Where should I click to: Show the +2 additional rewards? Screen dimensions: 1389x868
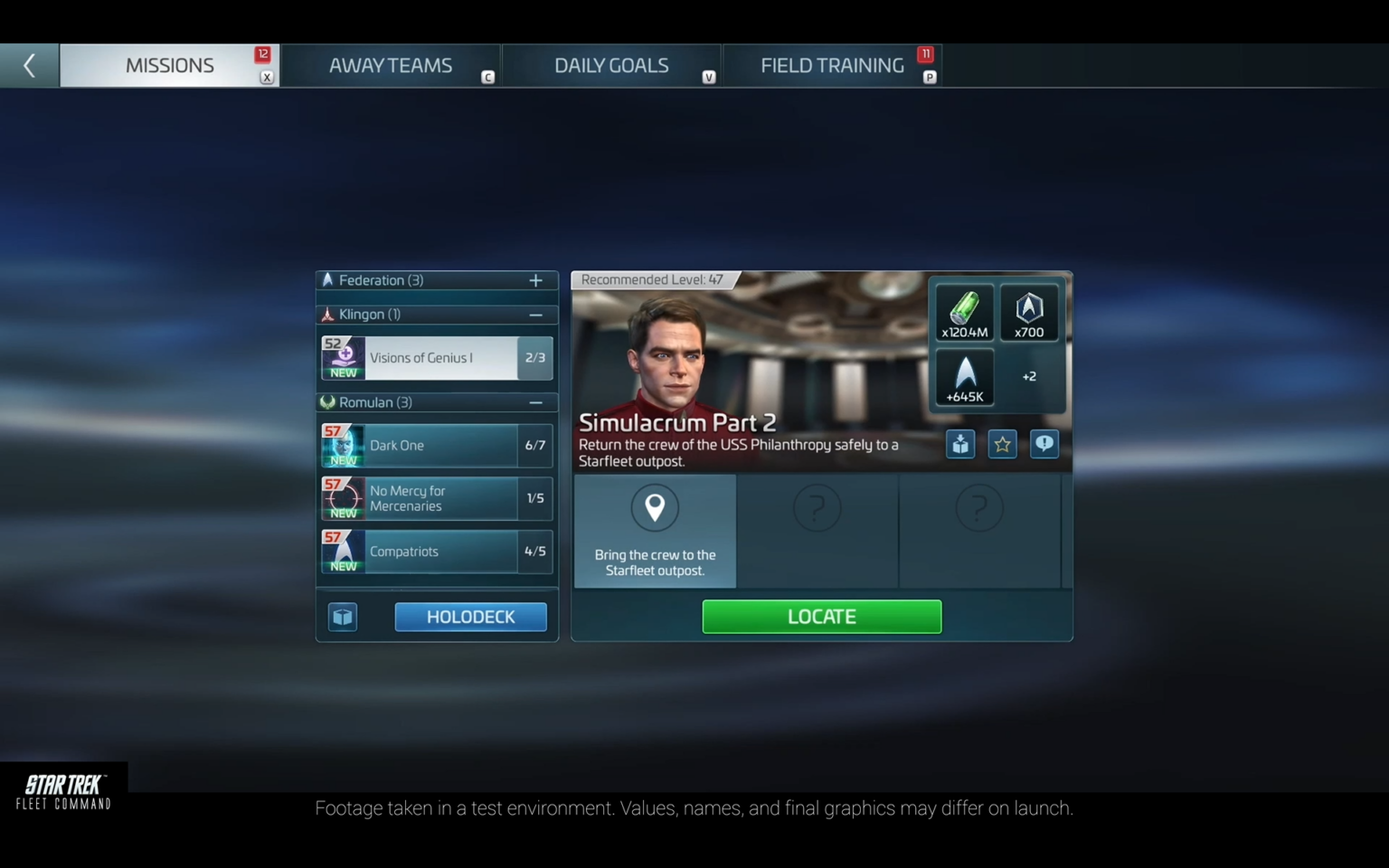[1029, 377]
